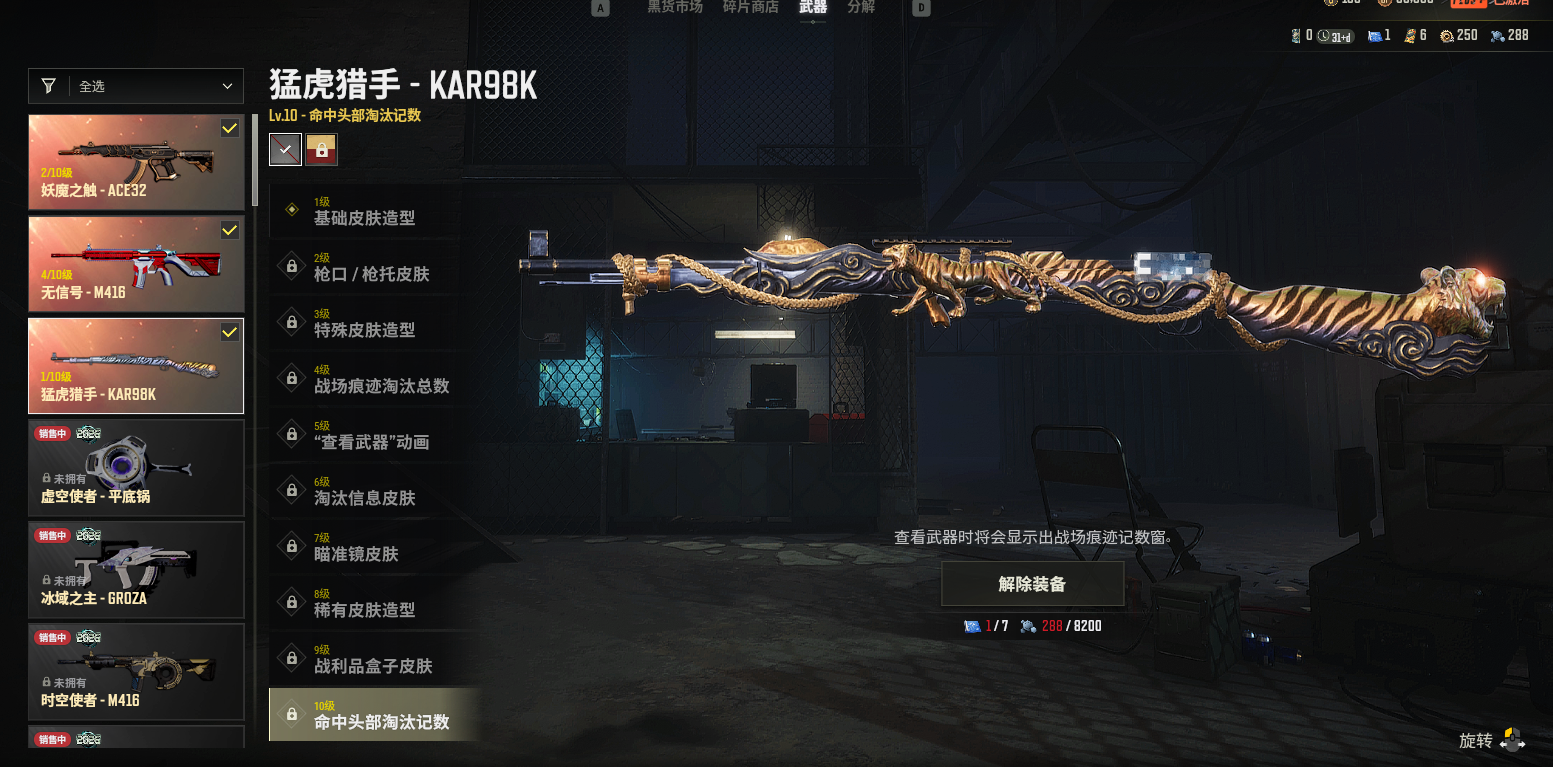Show level 1 基础皮肤造型
Screen dimensions: 1553x767
[364, 211]
